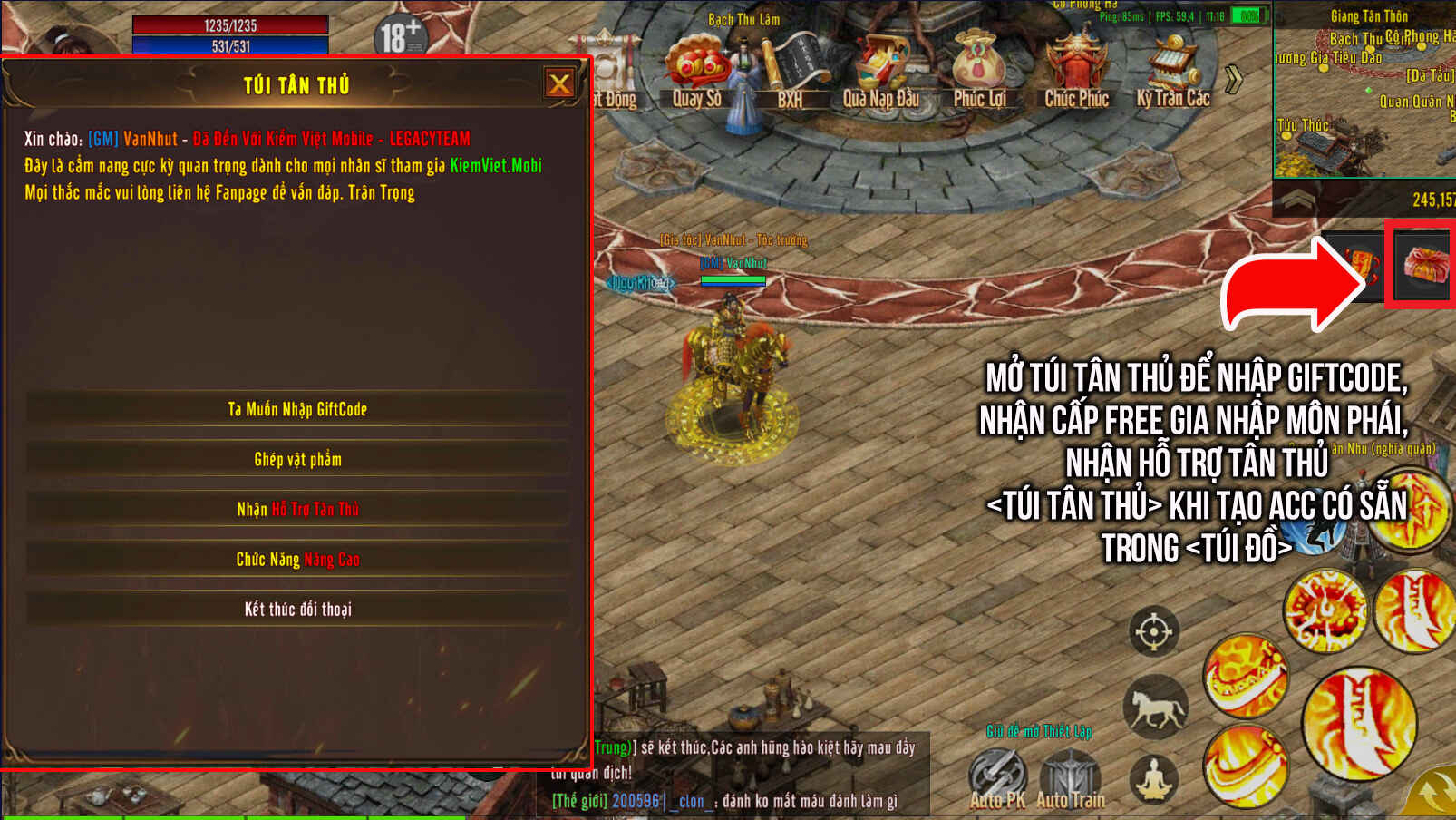This screenshot has width=1456, height=820.
Task: Activate the meditation sitting button
Action: pos(1154,779)
